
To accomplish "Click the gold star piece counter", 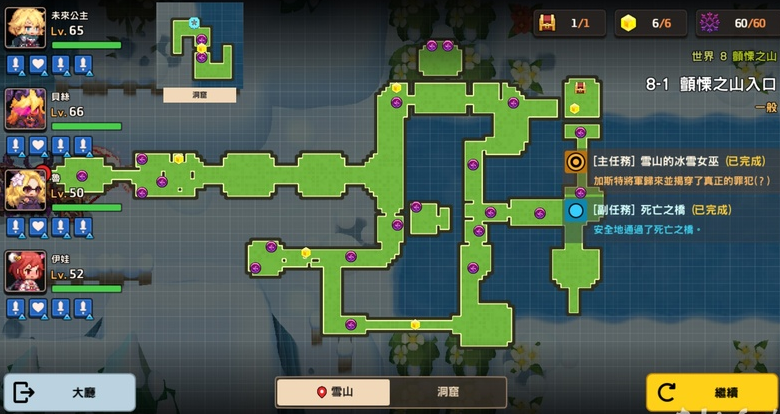I will 628,22.
